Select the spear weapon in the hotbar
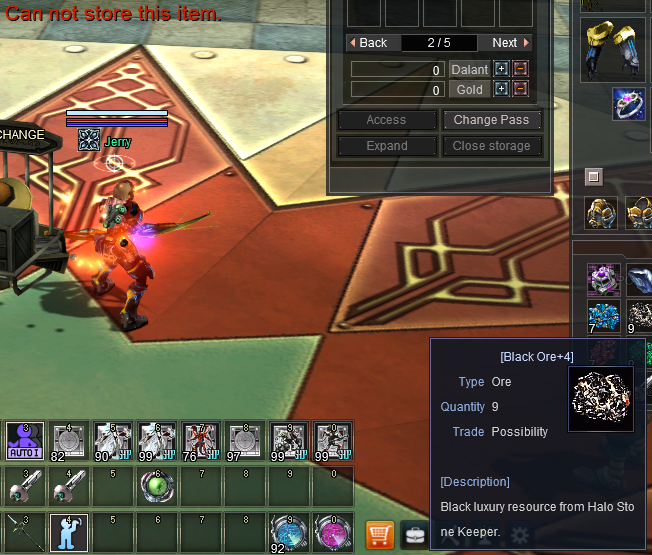Screen dimensions: 652x555 [25, 532]
